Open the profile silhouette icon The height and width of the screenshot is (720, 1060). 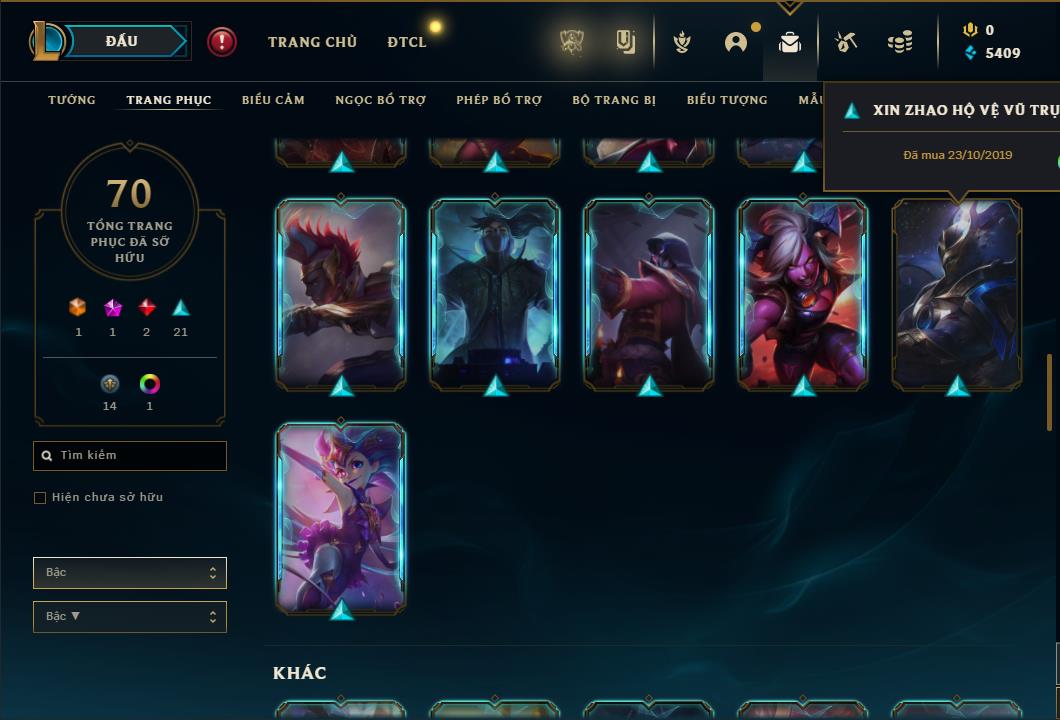tap(736, 42)
